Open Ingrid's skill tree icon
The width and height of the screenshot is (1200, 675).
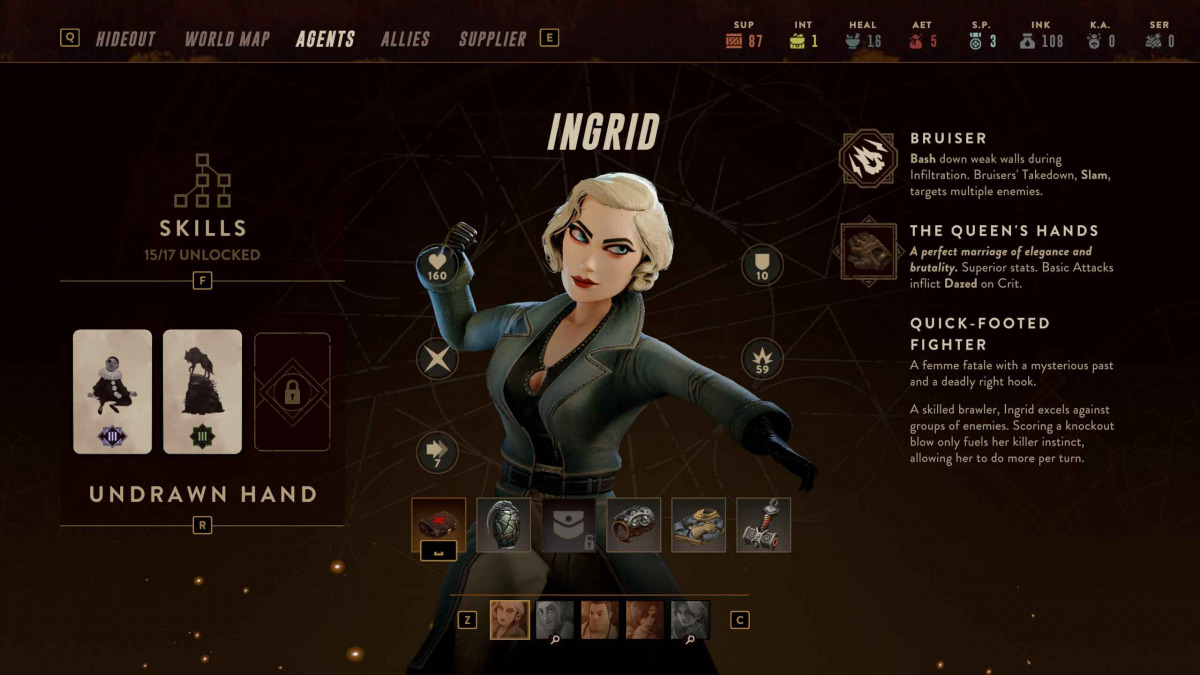click(x=202, y=180)
